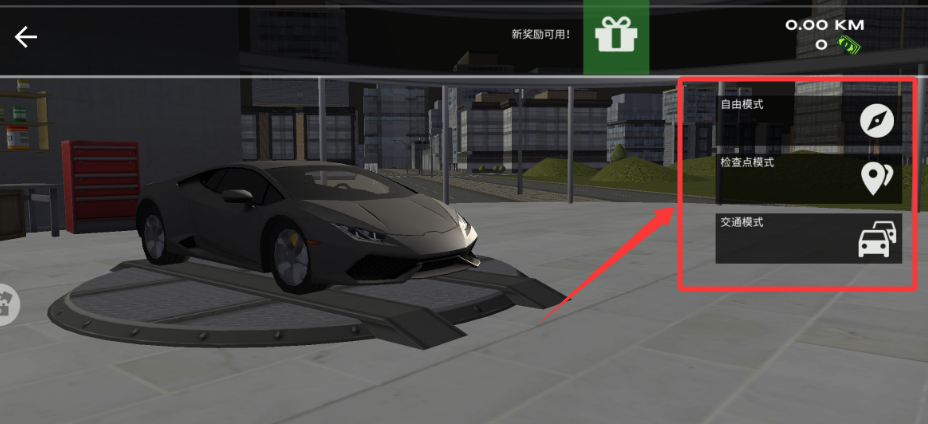The width and height of the screenshot is (928, 424).
Task: Open the partially hidden left edge icon
Action: 8,304
